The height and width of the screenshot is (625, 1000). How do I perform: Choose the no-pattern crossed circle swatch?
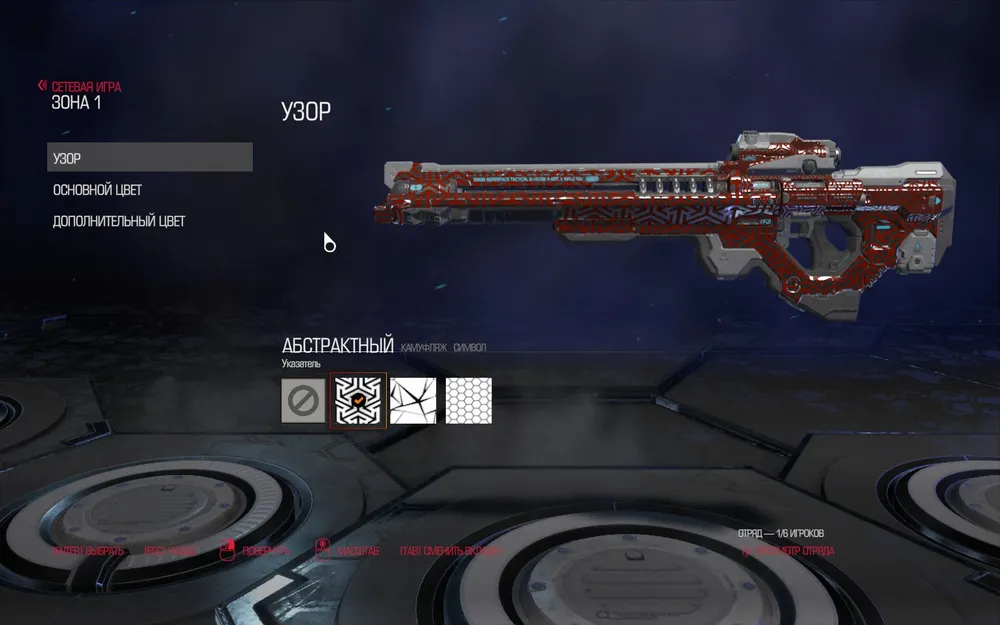(303, 400)
